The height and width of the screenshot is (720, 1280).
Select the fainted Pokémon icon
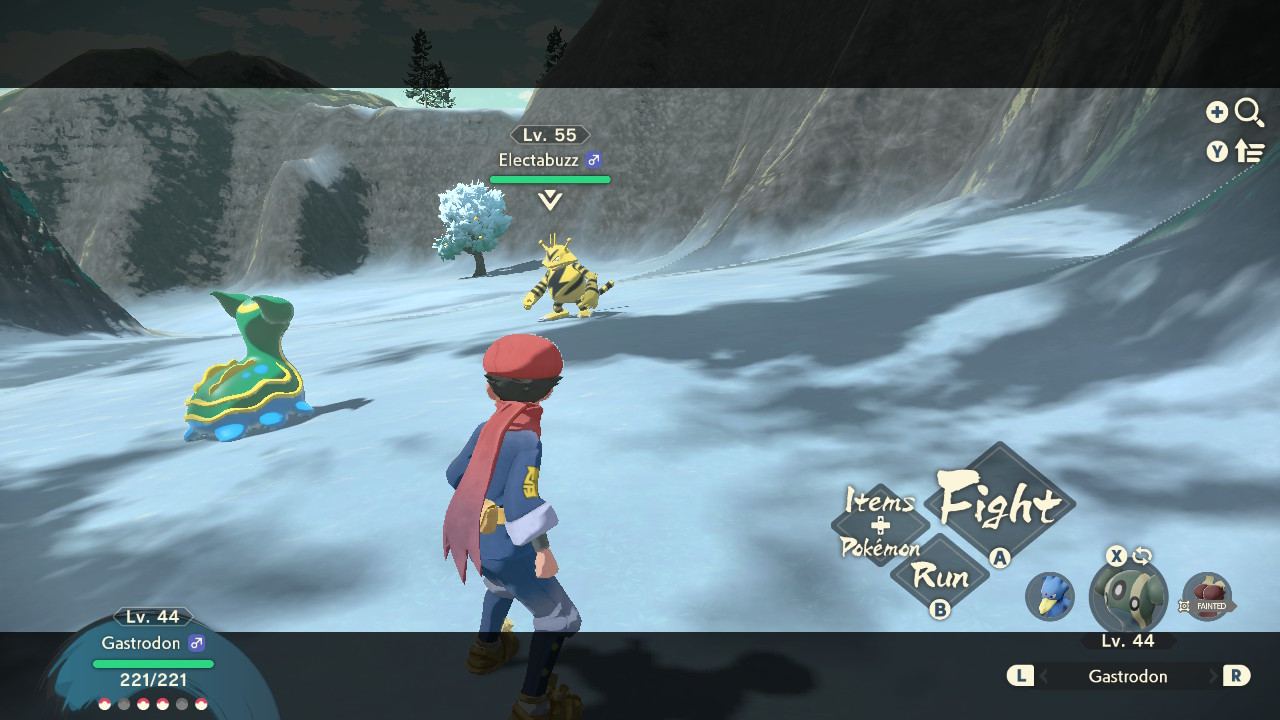[x=1206, y=597]
